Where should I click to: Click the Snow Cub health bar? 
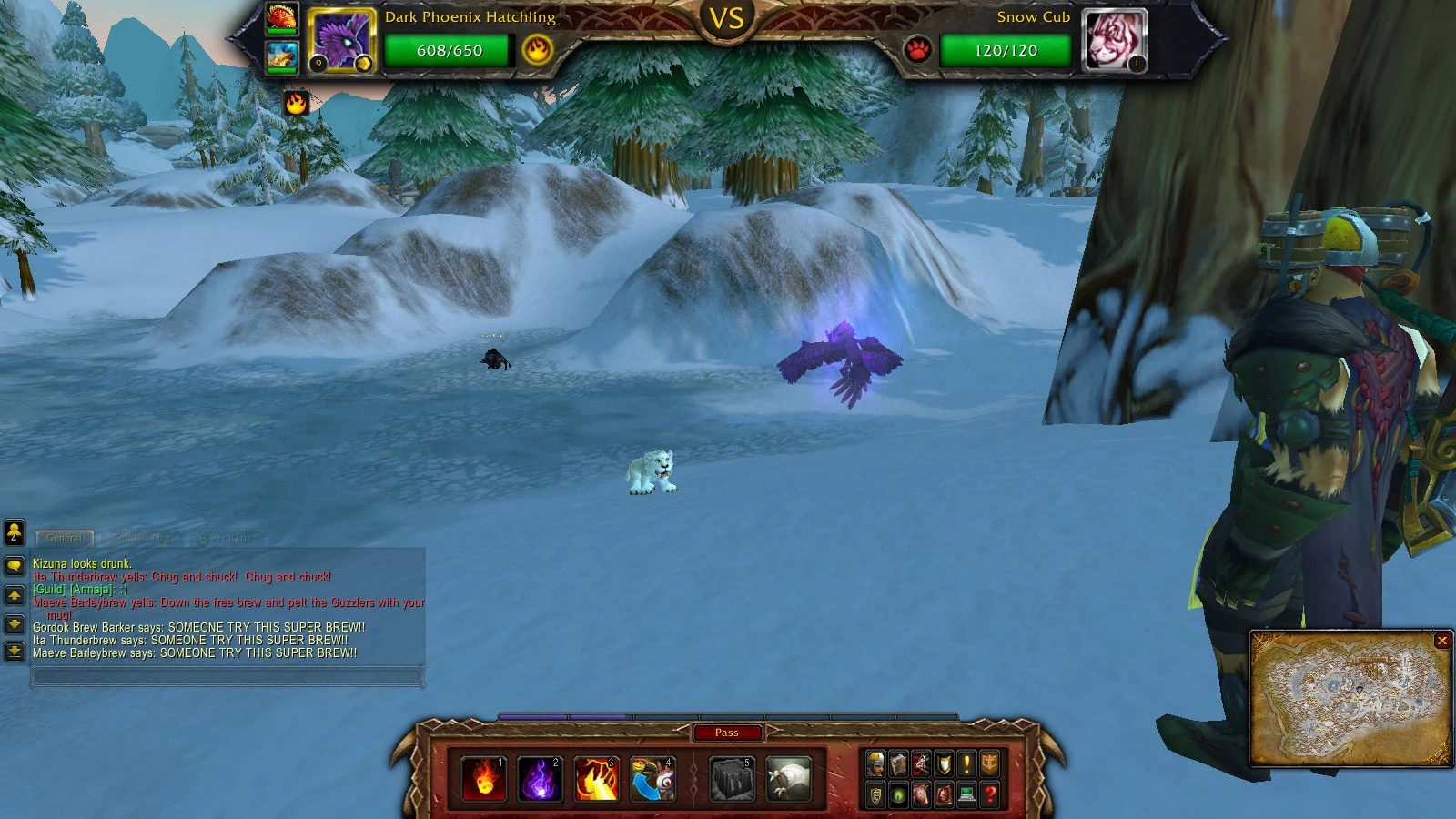[1006, 52]
